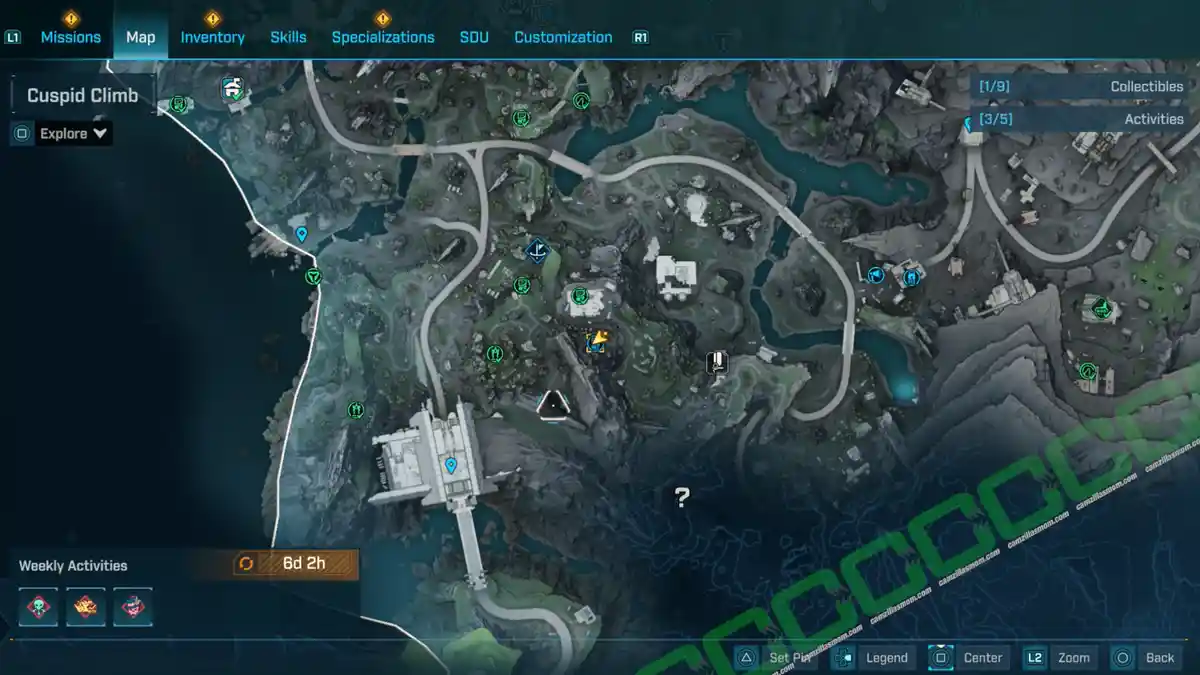Select the Map tab
The width and height of the screenshot is (1200, 675).
pyautogui.click(x=140, y=37)
